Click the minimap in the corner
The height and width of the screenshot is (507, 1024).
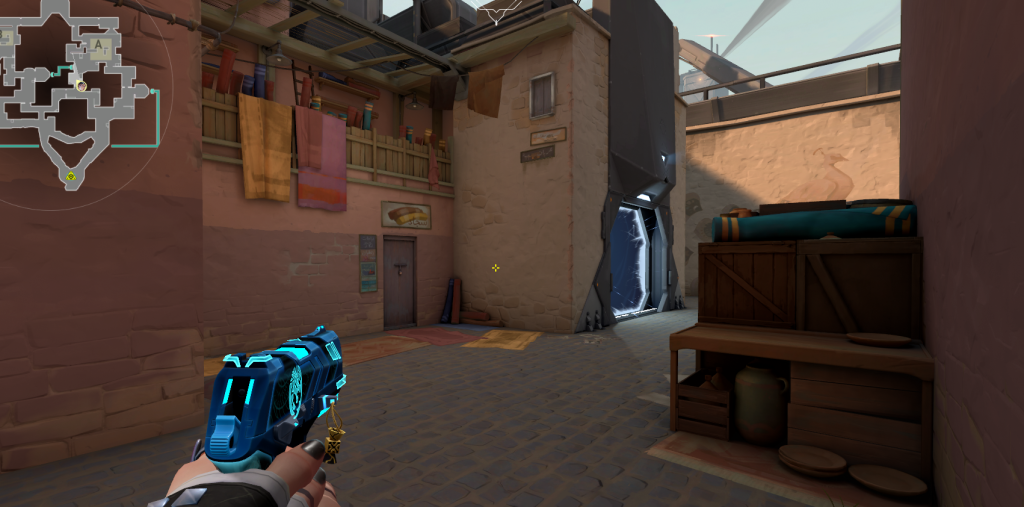click(x=75, y=95)
